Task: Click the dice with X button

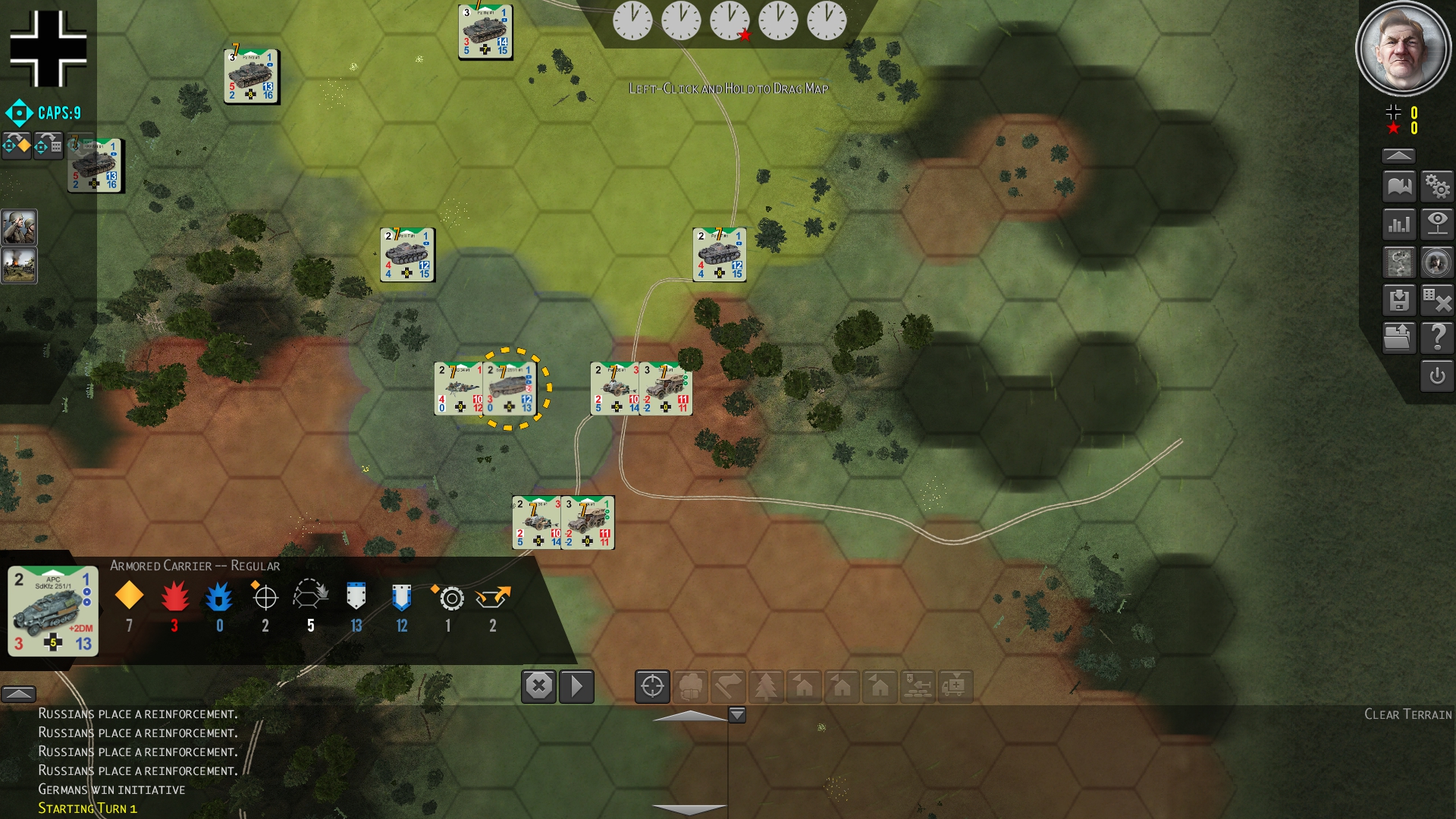Action: (x=1437, y=300)
